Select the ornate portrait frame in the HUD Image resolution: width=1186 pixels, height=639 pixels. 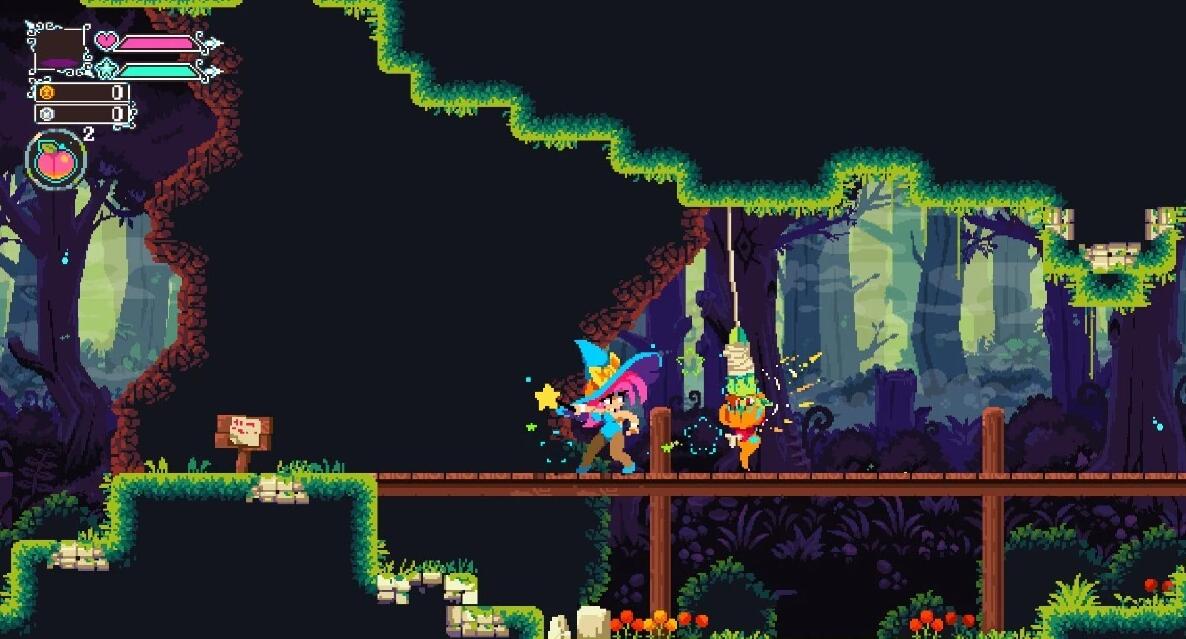click(60, 48)
